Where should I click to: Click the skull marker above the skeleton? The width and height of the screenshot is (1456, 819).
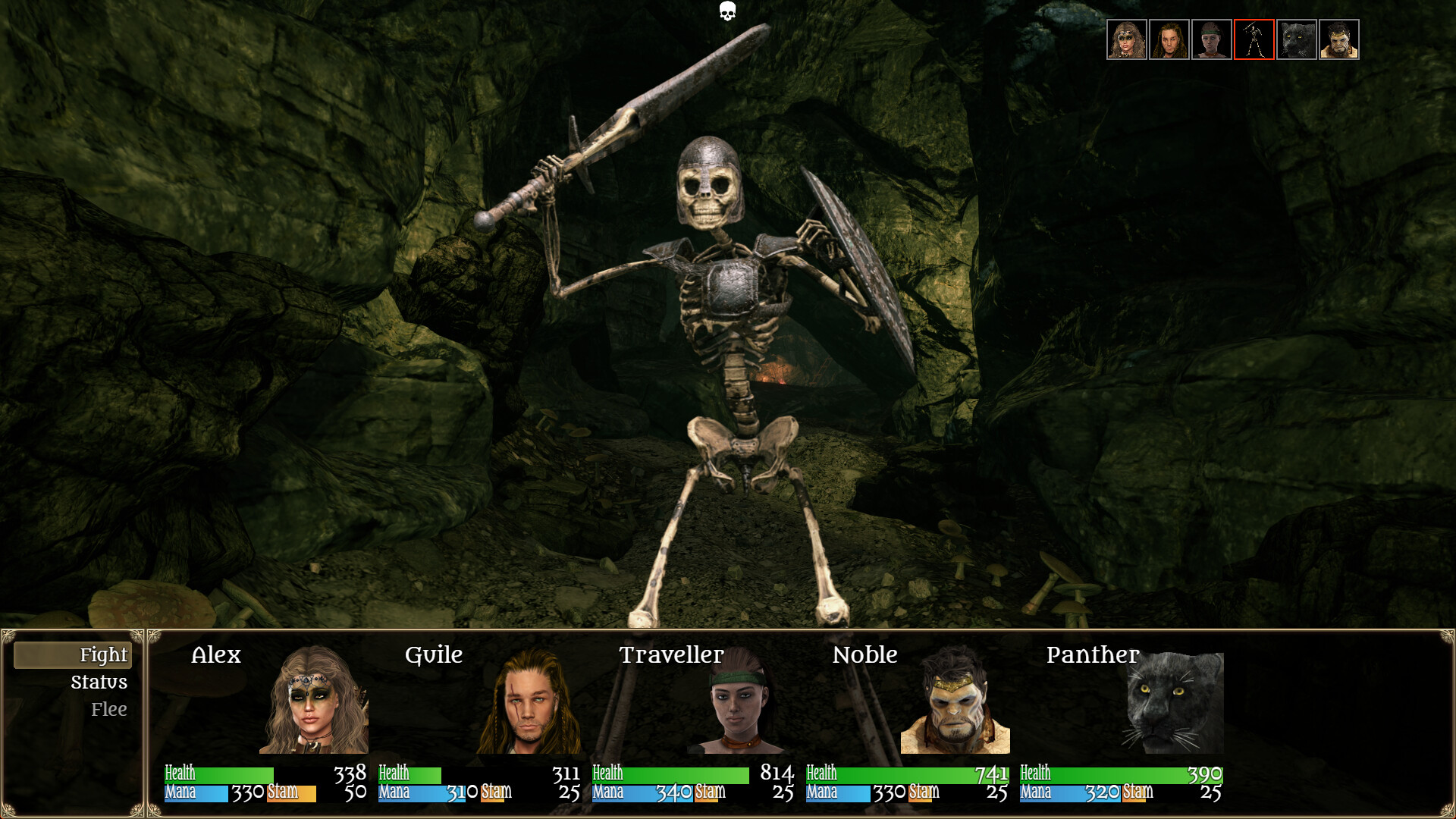(726, 12)
